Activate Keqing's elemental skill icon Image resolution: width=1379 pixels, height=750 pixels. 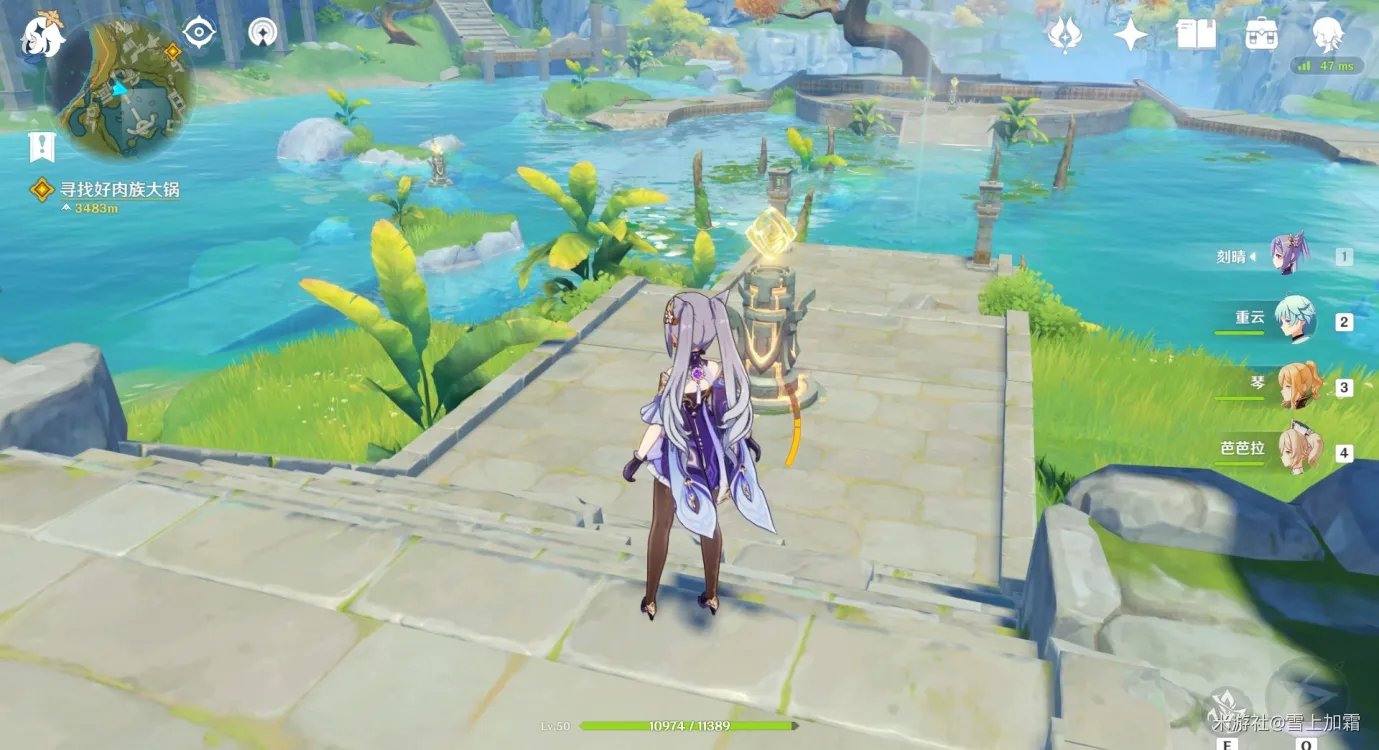tap(1228, 708)
